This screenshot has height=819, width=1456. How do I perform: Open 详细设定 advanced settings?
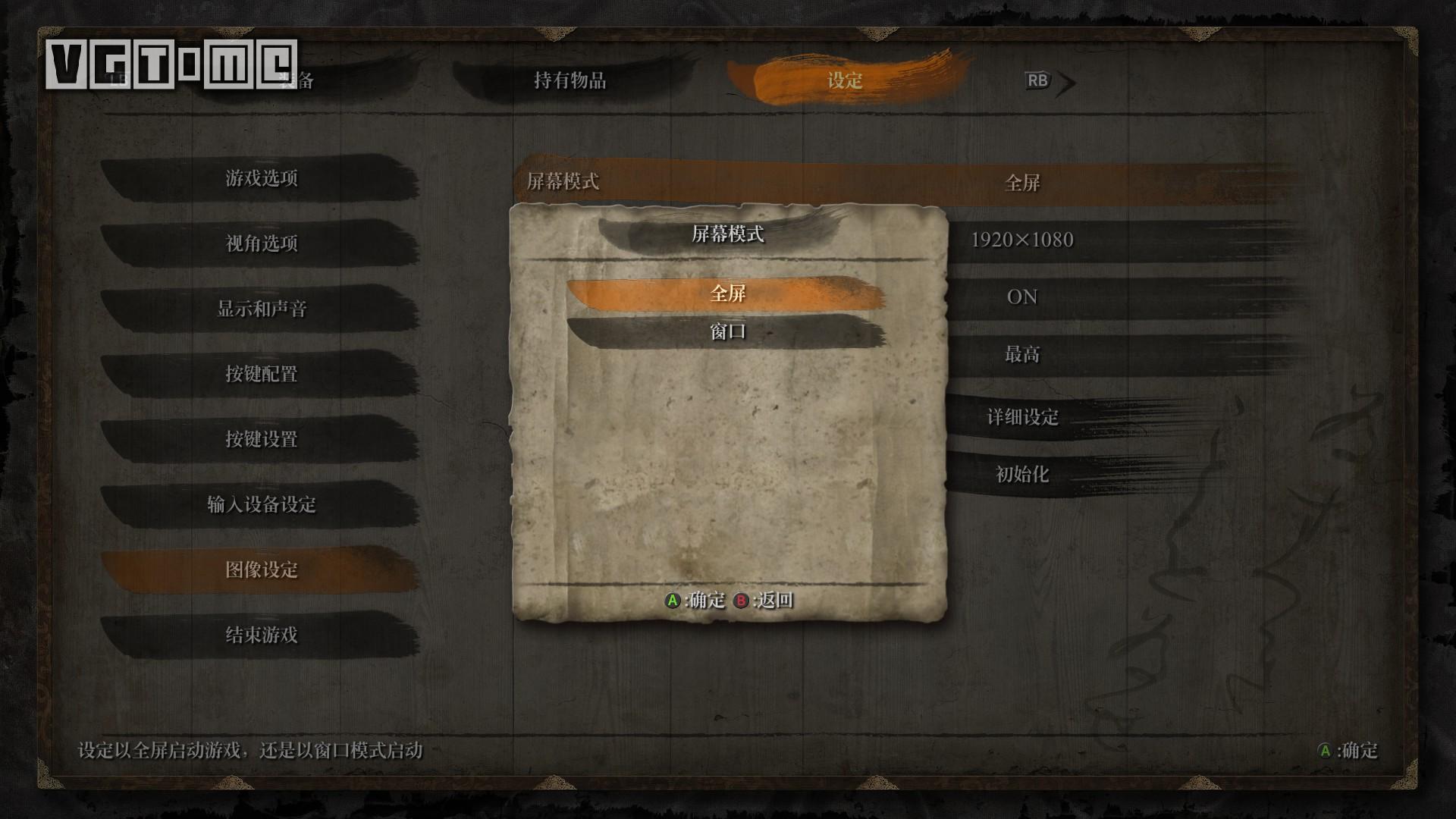(x=1021, y=416)
